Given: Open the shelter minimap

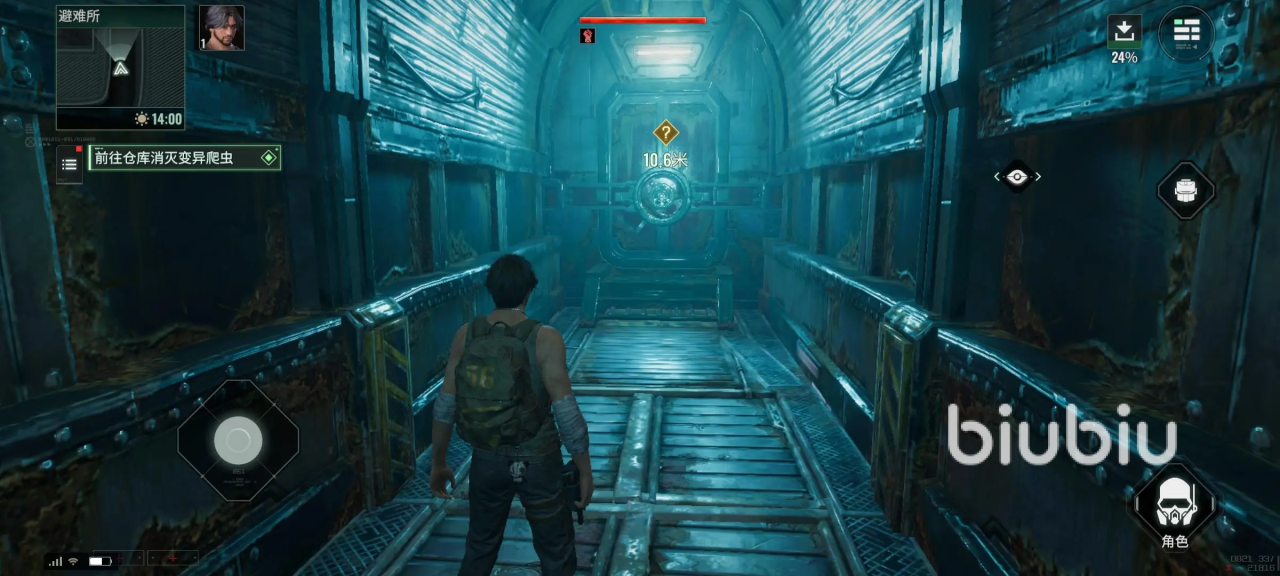Looking at the screenshot, I should 120,67.
